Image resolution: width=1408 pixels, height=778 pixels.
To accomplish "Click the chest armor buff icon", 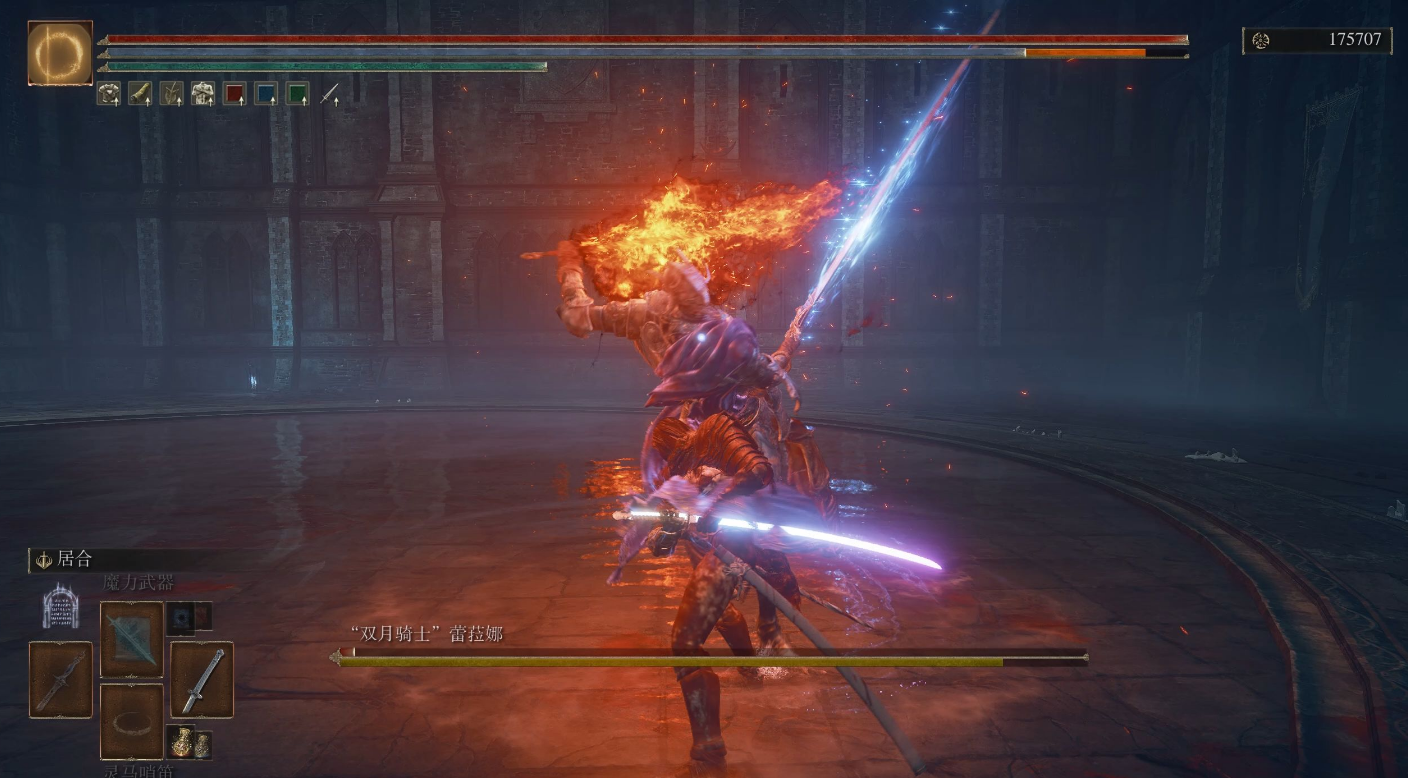I will (109, 94).
